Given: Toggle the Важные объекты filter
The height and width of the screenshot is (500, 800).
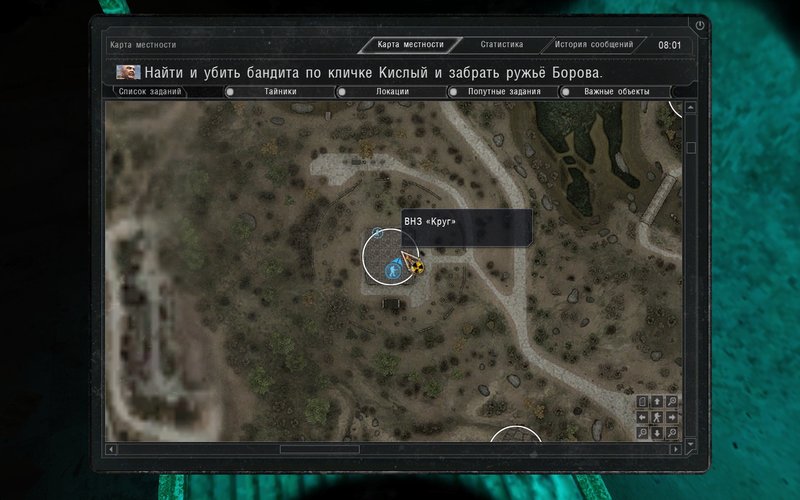Looking at the screenshot, I should coord(617,92).
